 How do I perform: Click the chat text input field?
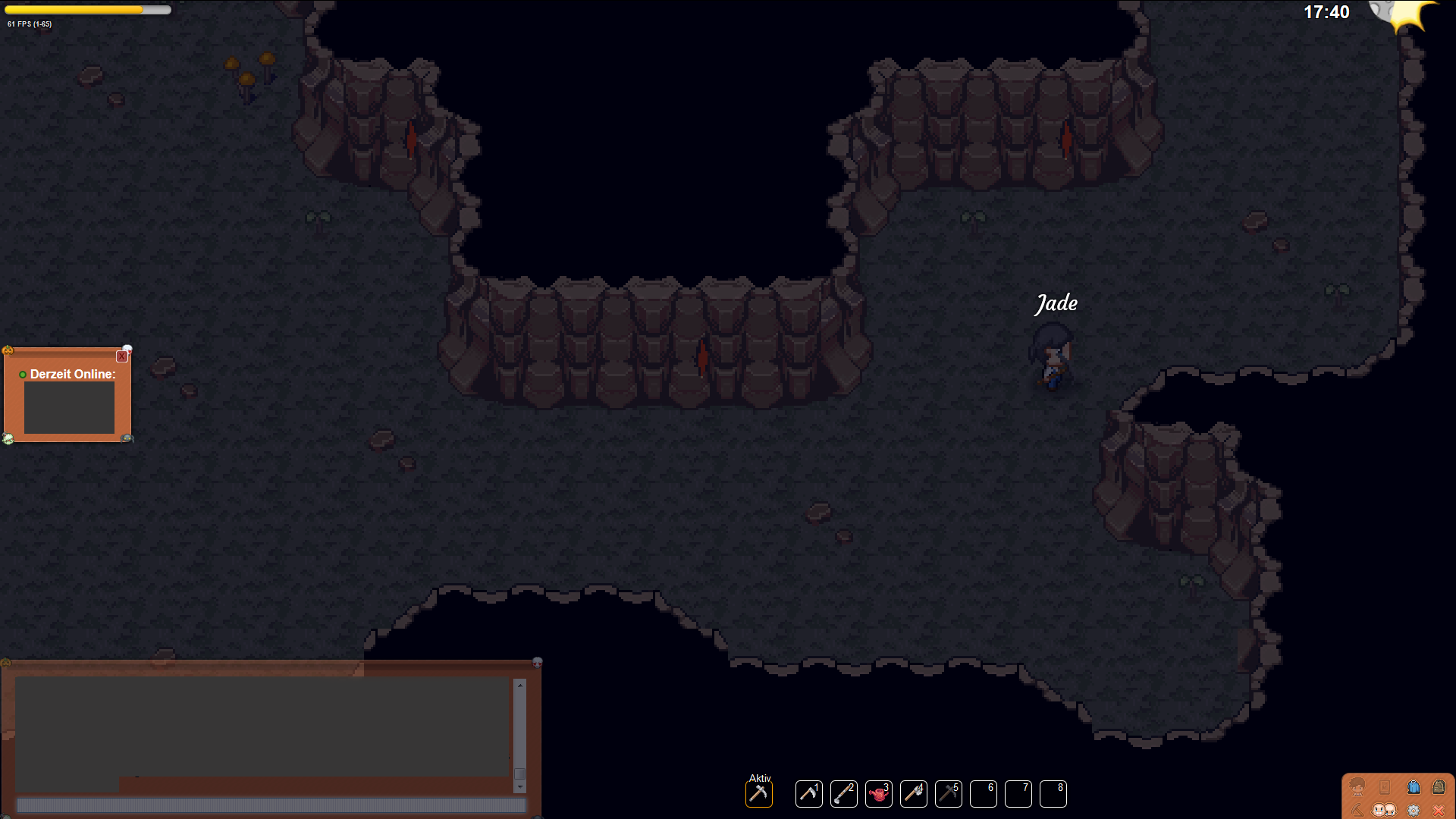(271, 805)
